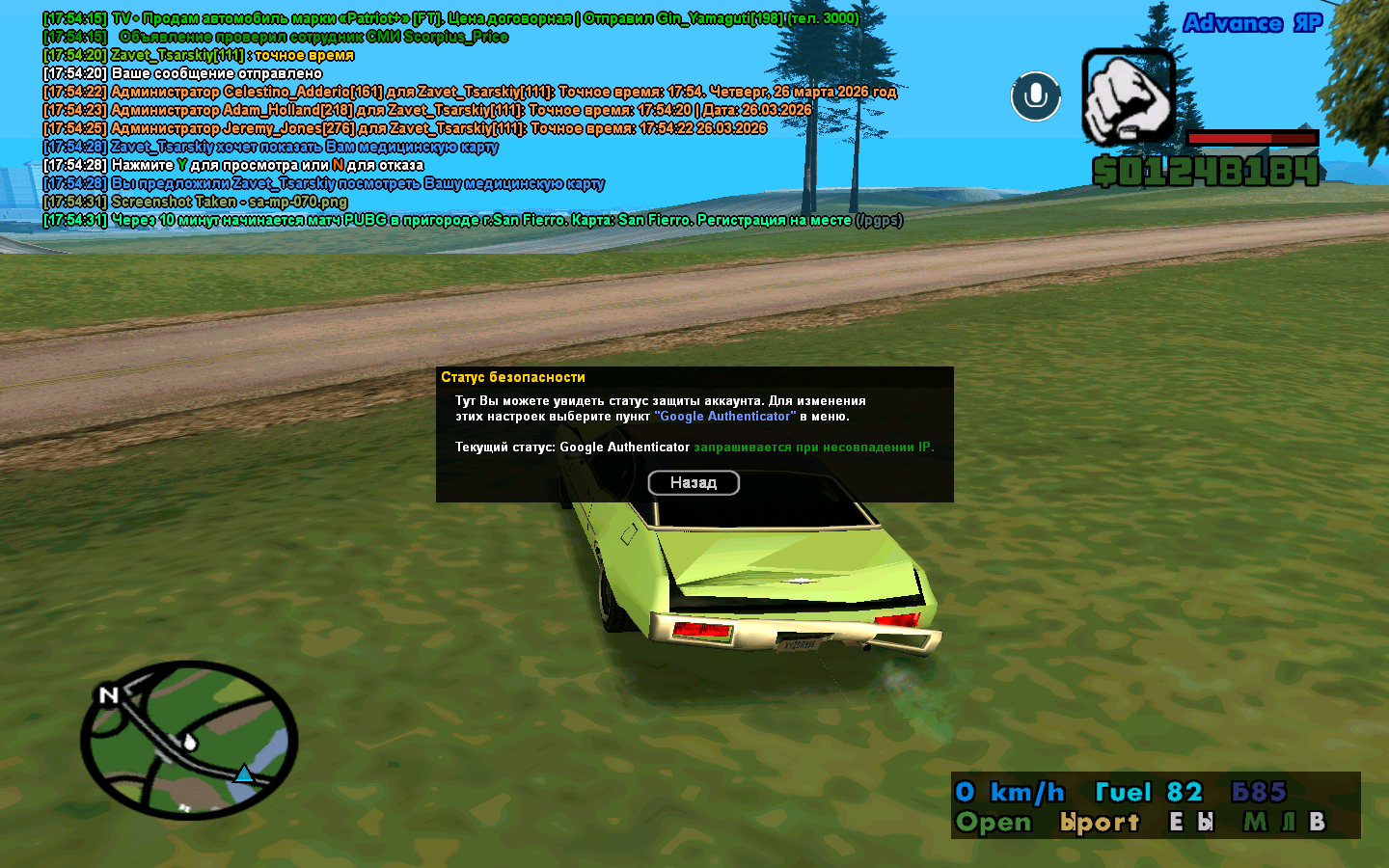1389x868 pixels.
Task: Click the fist weapon icon
Action: click(x=1128, y=95)
